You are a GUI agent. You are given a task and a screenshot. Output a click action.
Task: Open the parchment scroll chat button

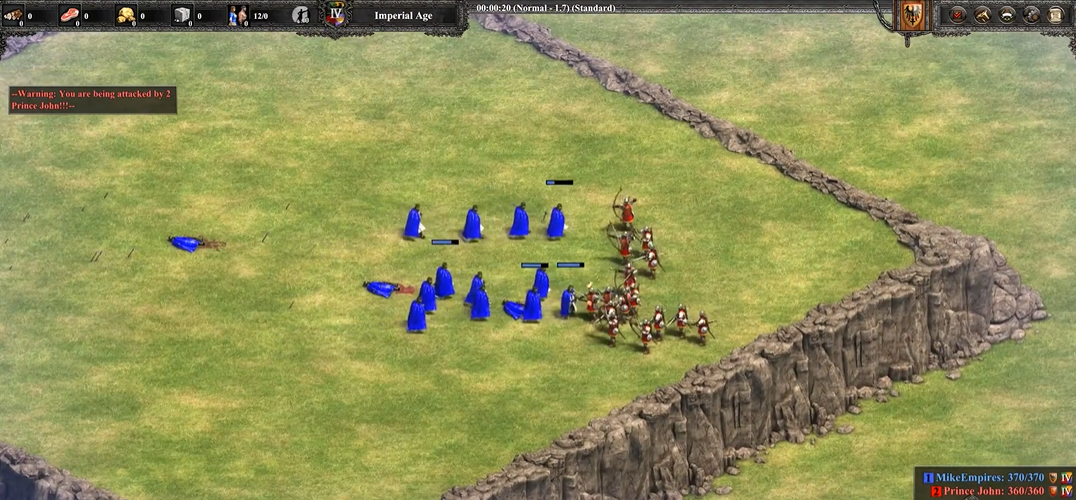pos(1055,15)
